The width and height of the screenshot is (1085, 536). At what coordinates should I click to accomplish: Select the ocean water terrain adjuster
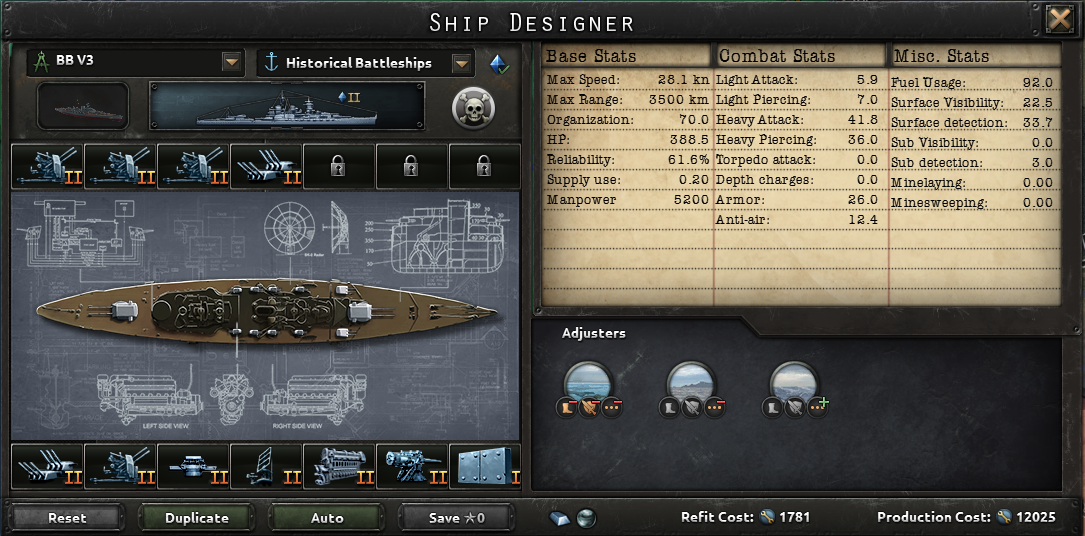[x=588, y=384]
